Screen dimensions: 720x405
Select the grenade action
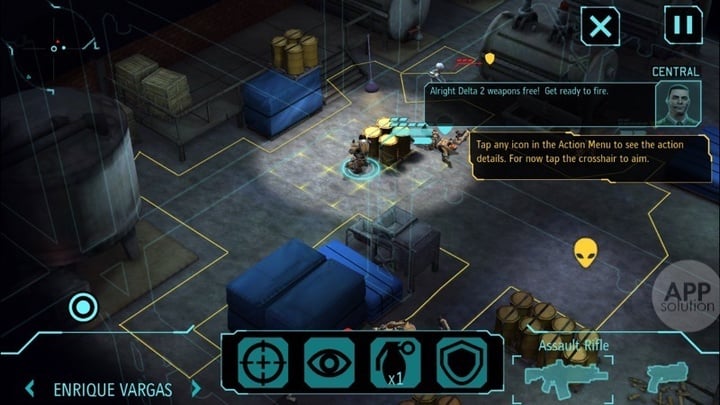click(395, 363)
